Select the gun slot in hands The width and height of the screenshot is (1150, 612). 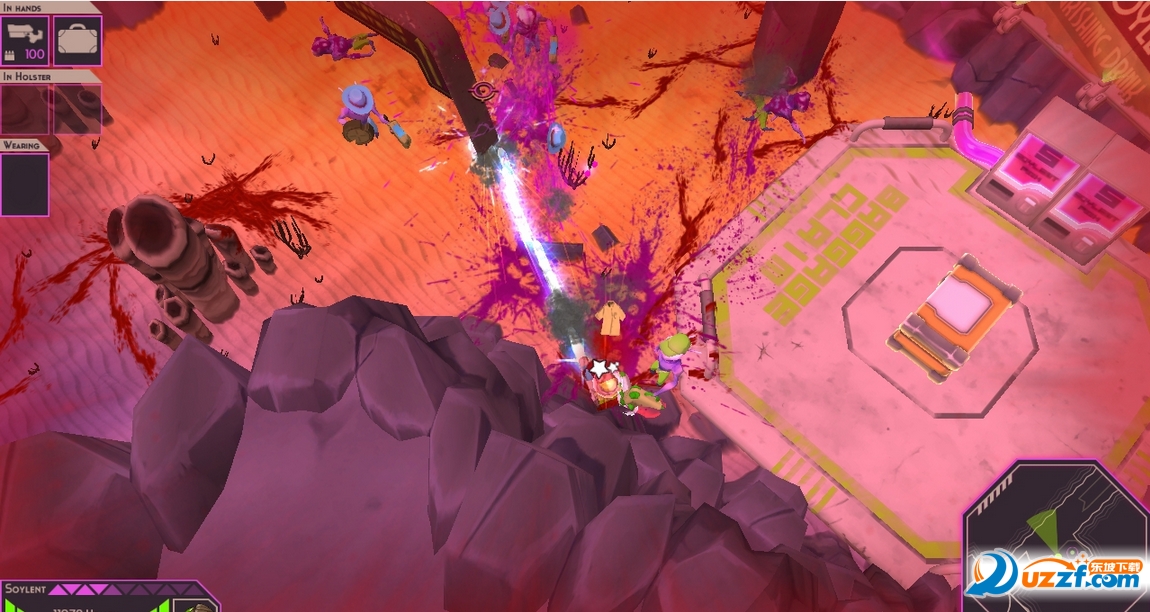click(x=25, y=40)
